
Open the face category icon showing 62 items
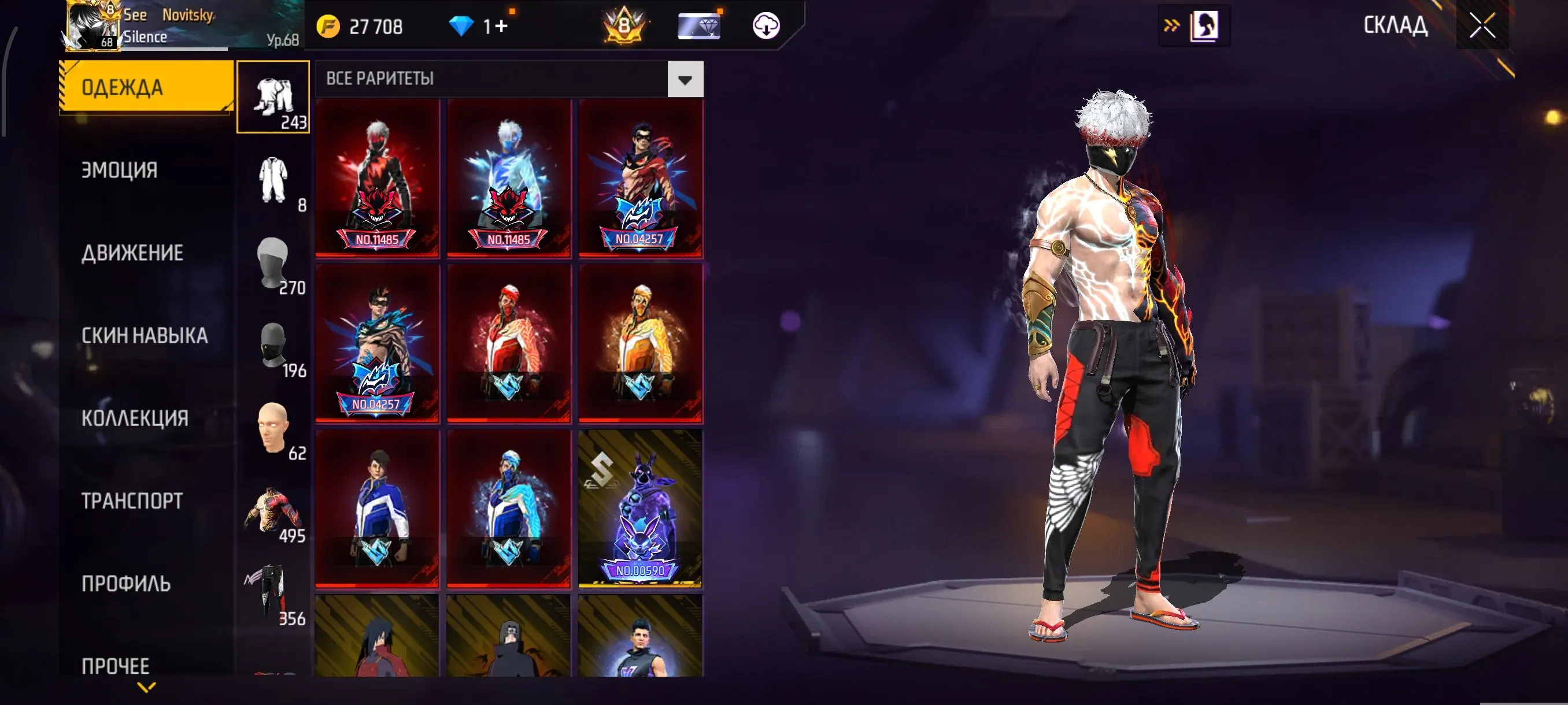coord(273,426)
